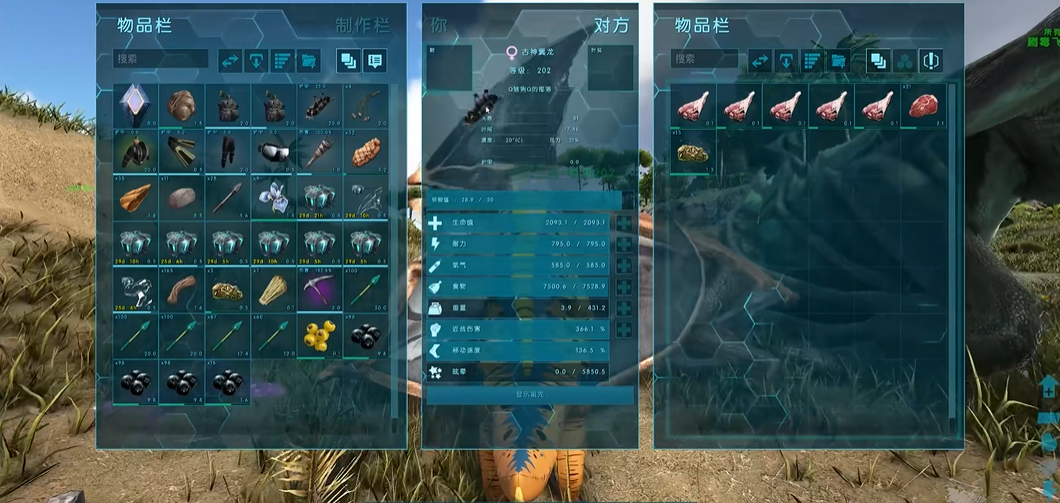Switch to the 制作栏 crafting tab

tap(364, 25)
